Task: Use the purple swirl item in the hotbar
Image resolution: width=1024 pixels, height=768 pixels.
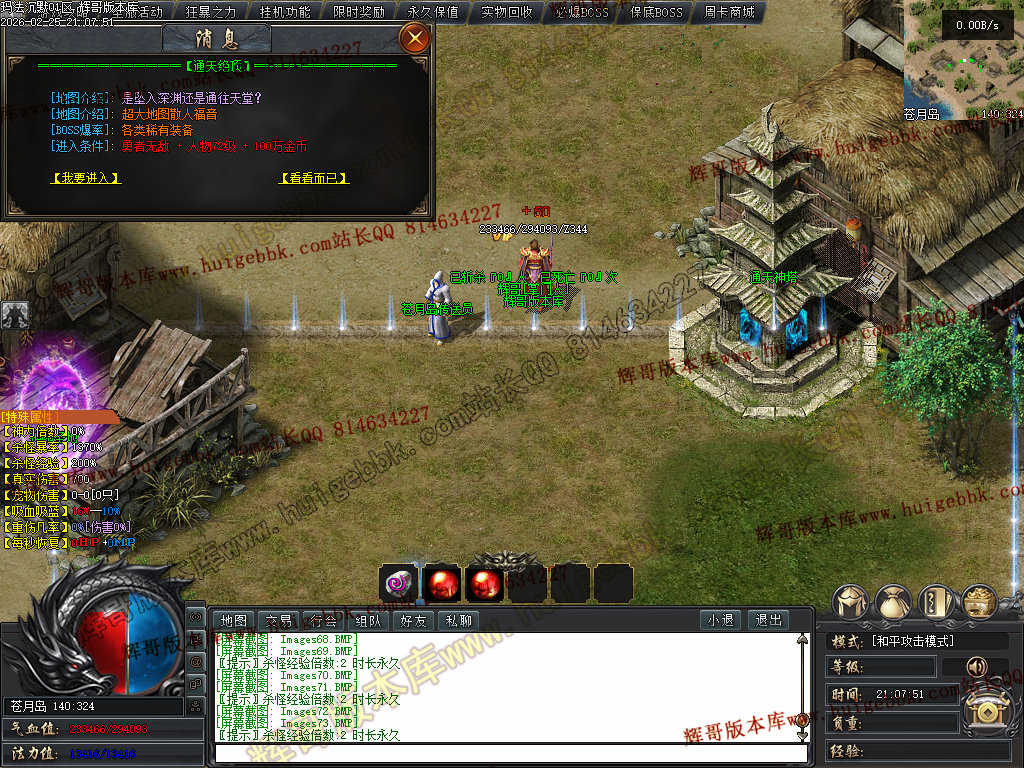Action: 398,583
